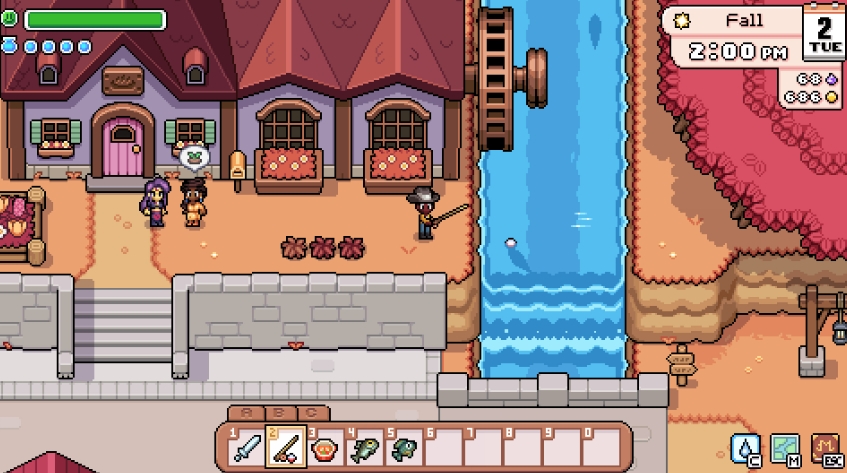Open the red journal menu book

[825, 448]
